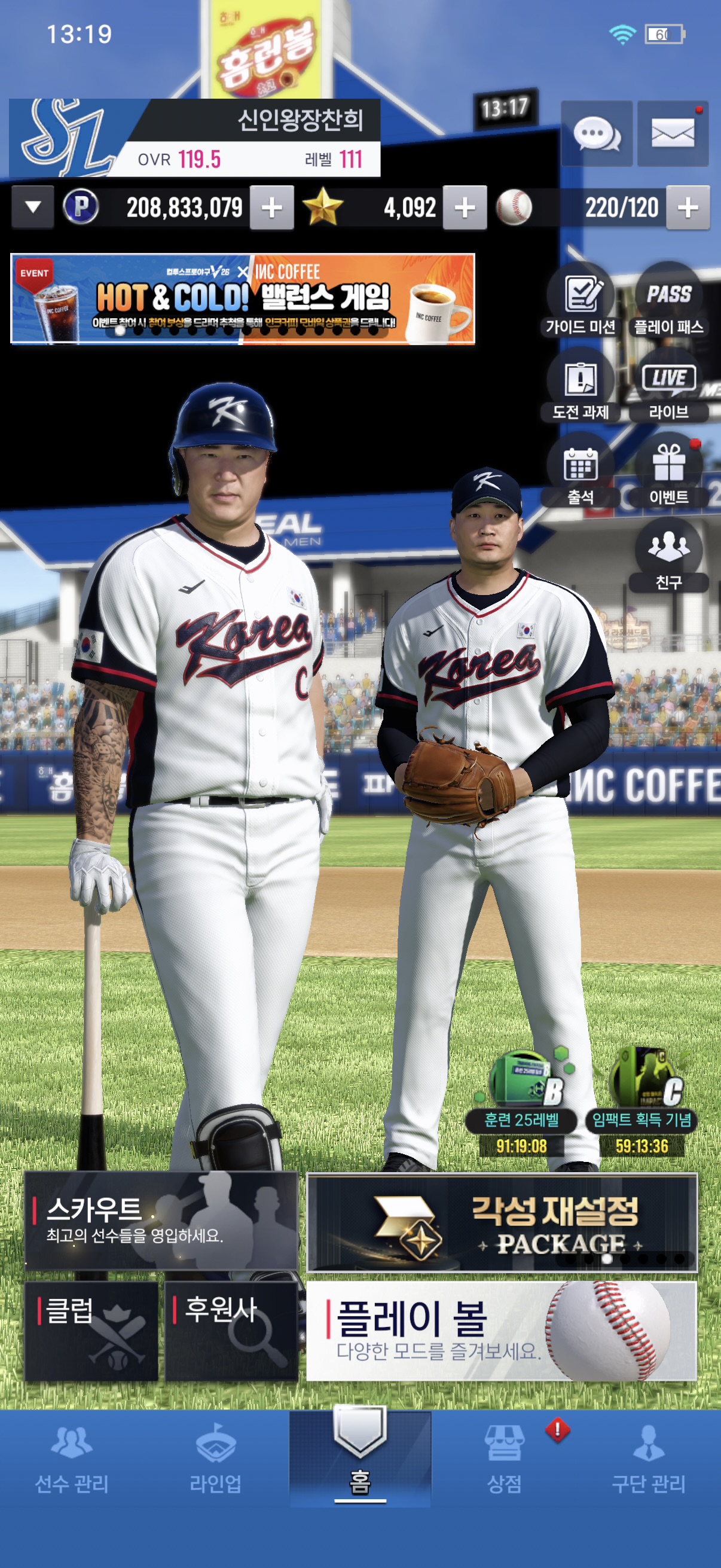Start 플레이 볼 play ball modes
Screen dimensions: 721x1568
tap(502, 1331)
